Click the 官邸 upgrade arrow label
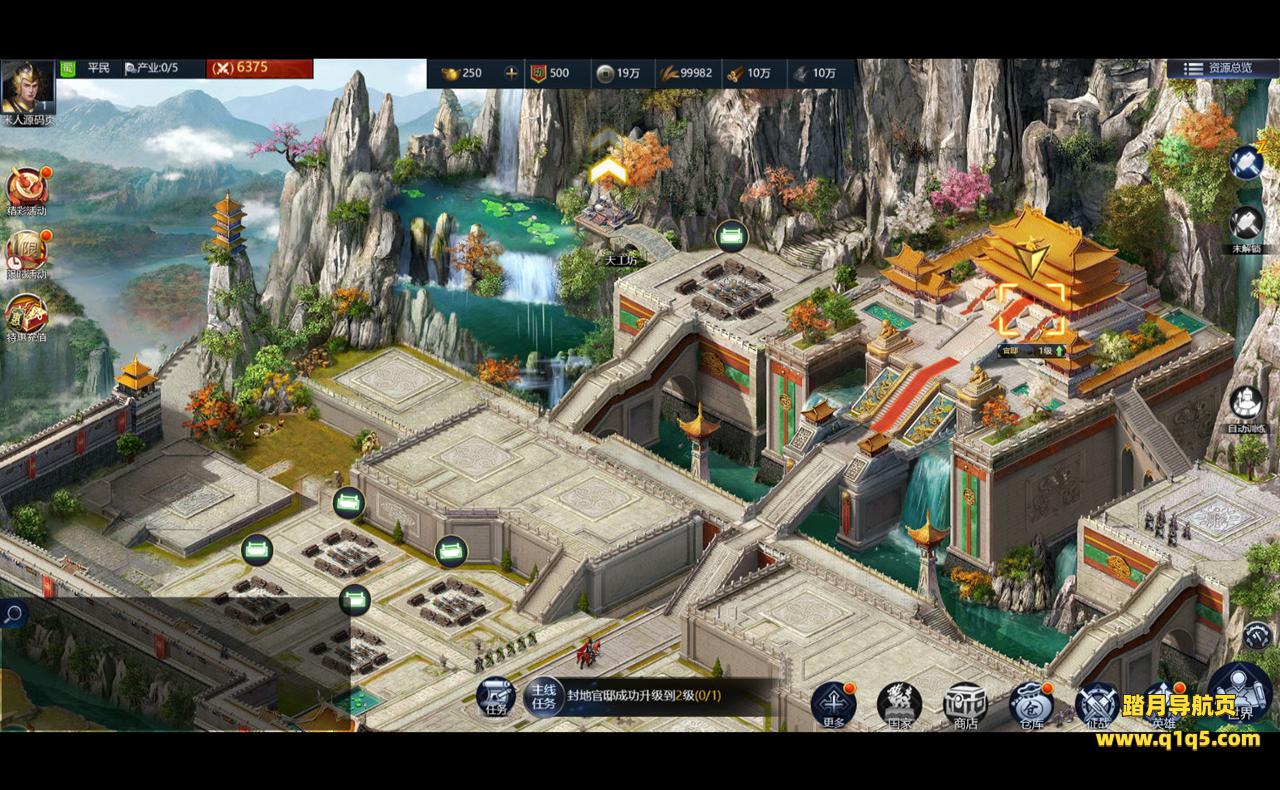The image size is (1280, 790). [1031, 351]
